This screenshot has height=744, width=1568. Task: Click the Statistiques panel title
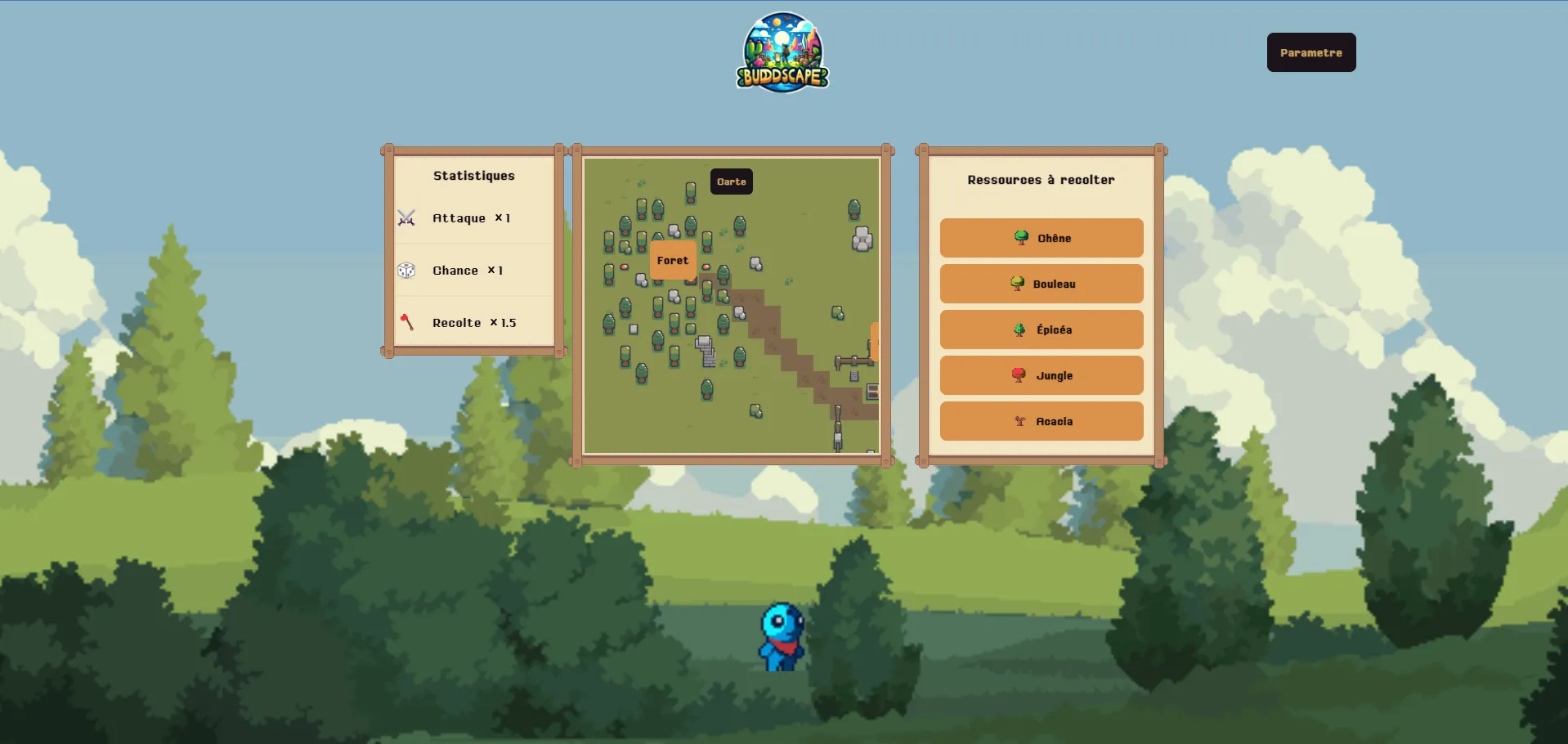(x=473, y=175)
